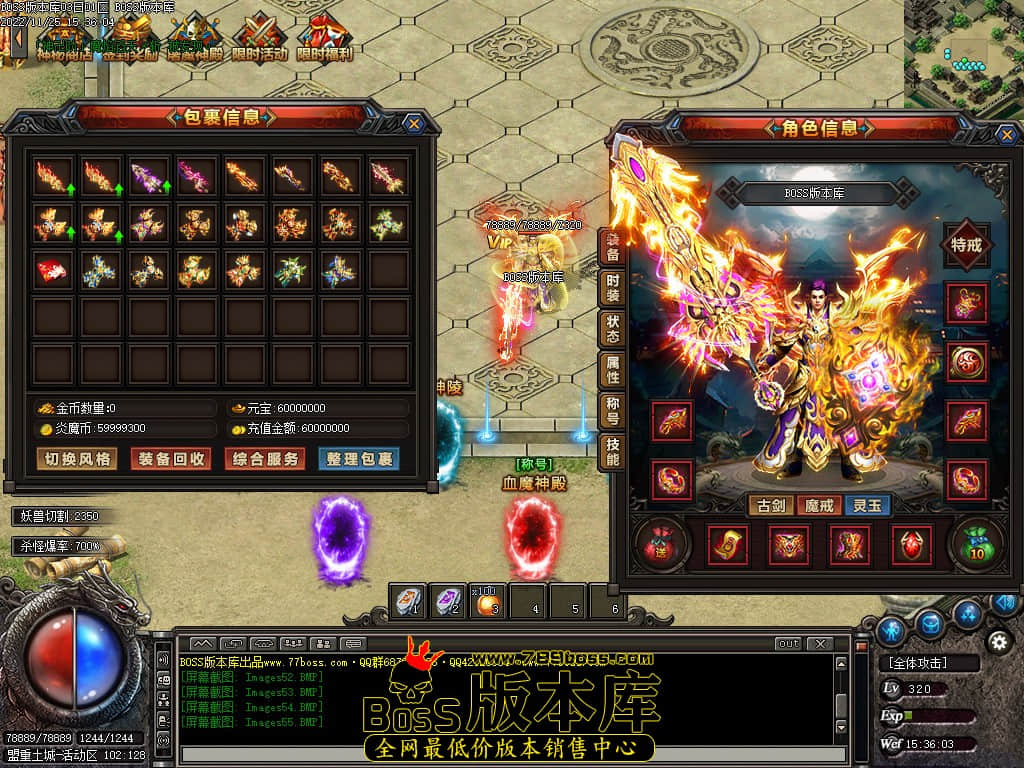Switch to the 时装 costume tab

click(x=612, y=287)
